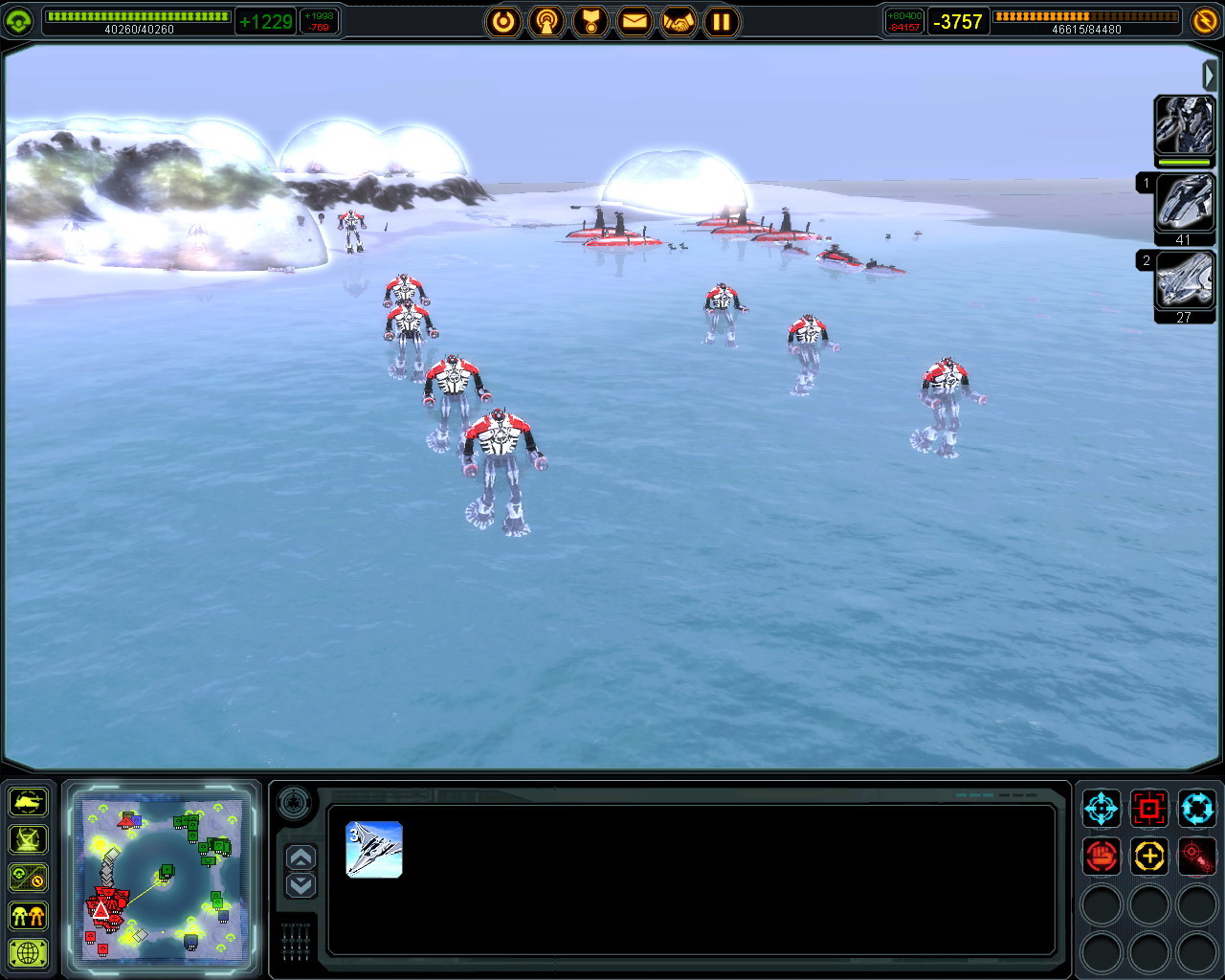Image resolution: width=1225 pixels, height=980 pixels.
Task: Toggle the radar dish intel overlay
Action: pos(29,839)
